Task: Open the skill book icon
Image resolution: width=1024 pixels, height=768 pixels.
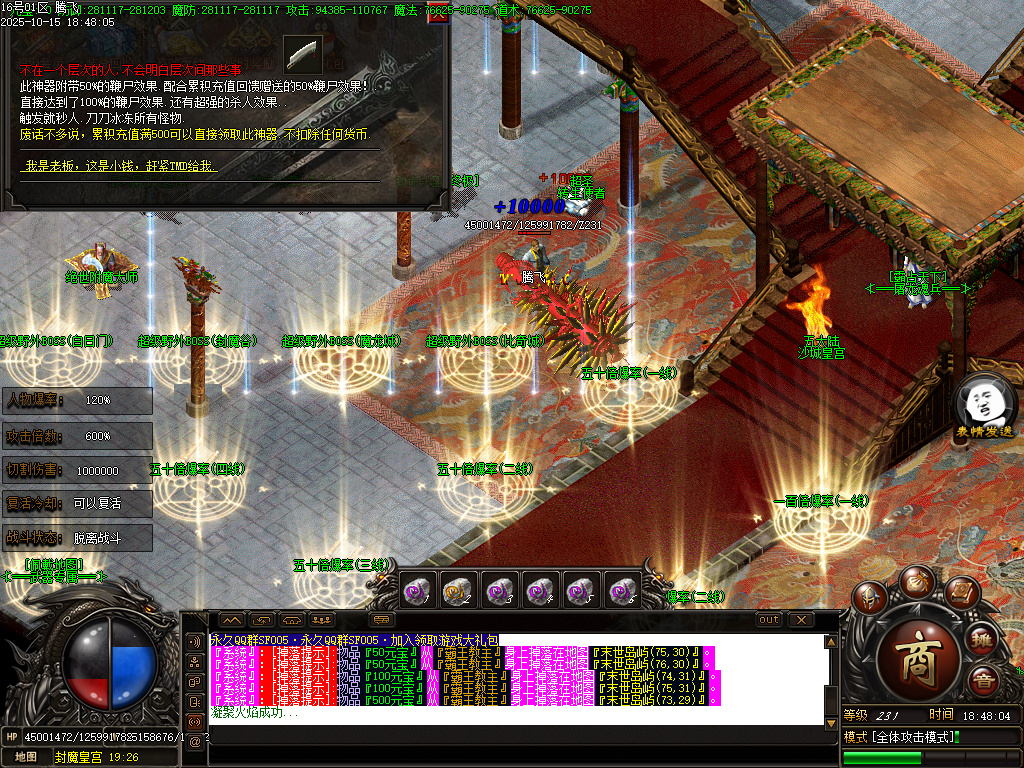Action: coord(961,593)
